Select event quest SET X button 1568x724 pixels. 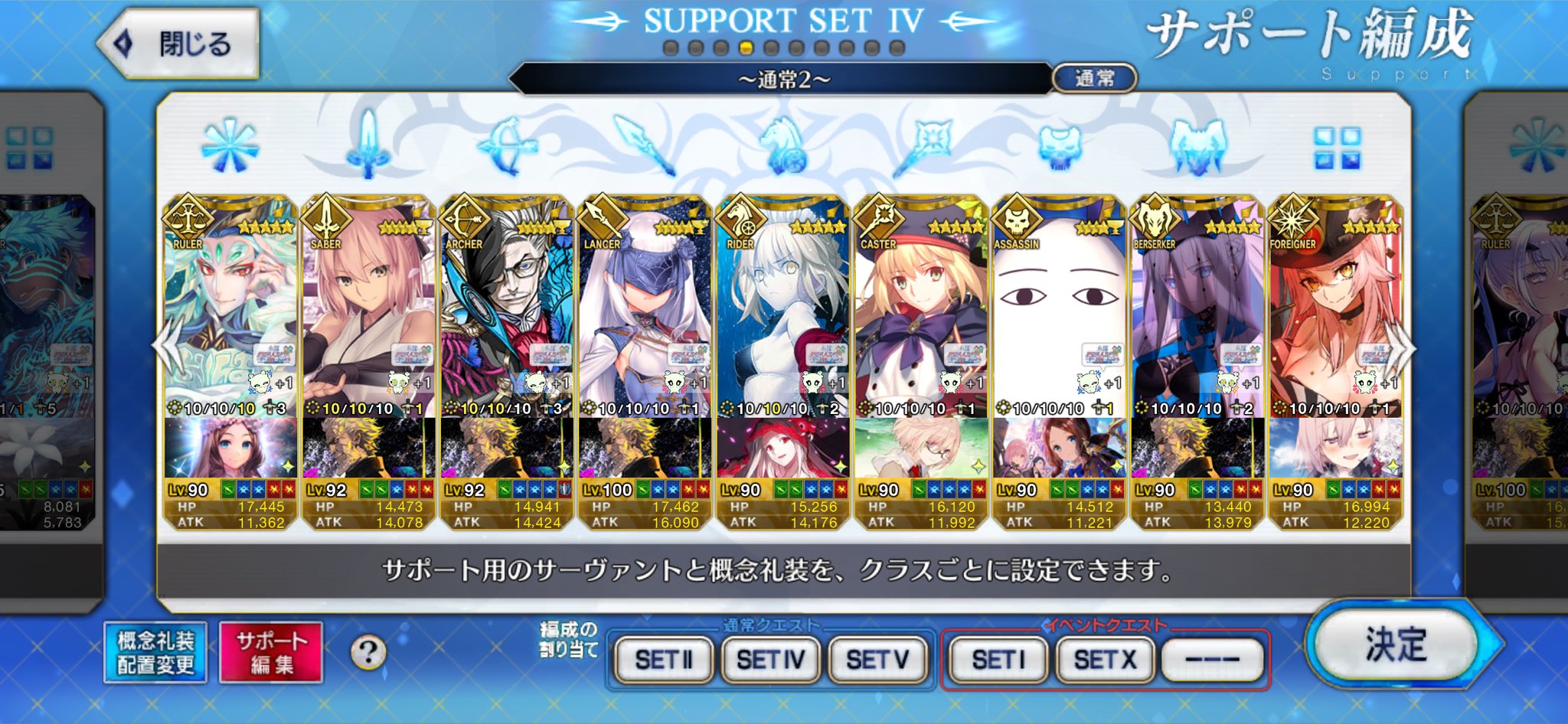click(1105, 659)
